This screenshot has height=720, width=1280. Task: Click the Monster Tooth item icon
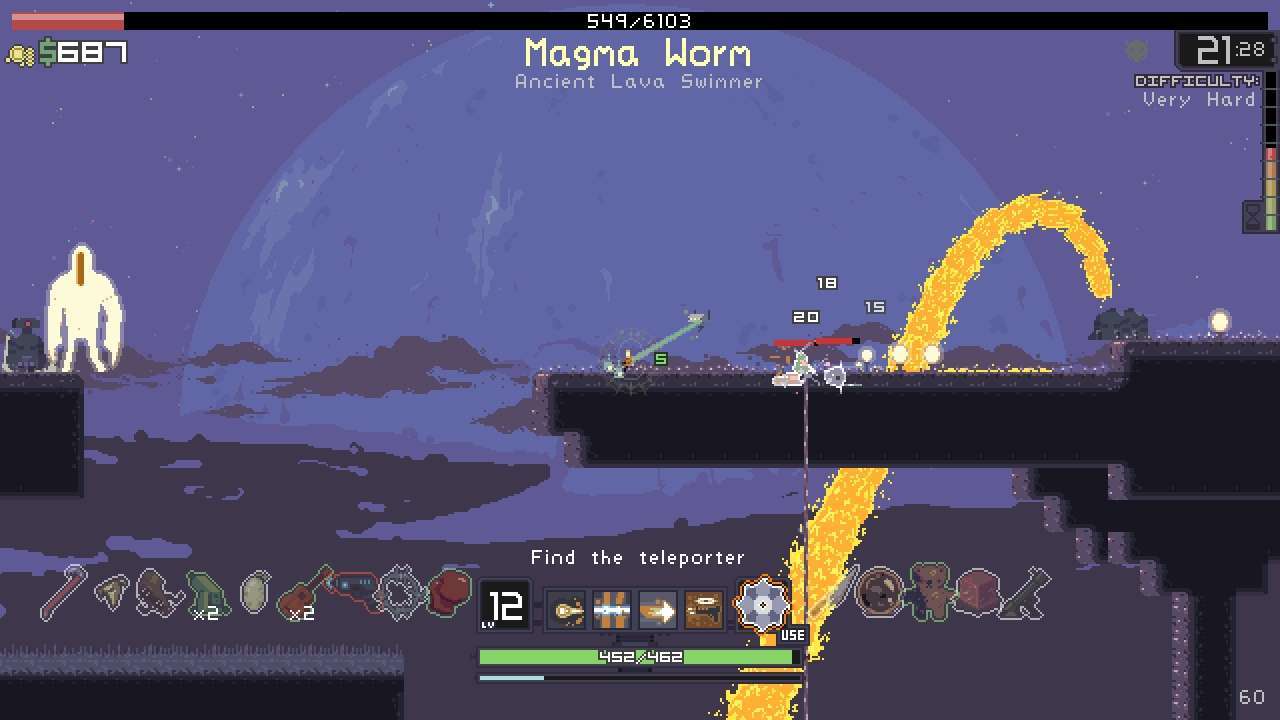(112, 590)
